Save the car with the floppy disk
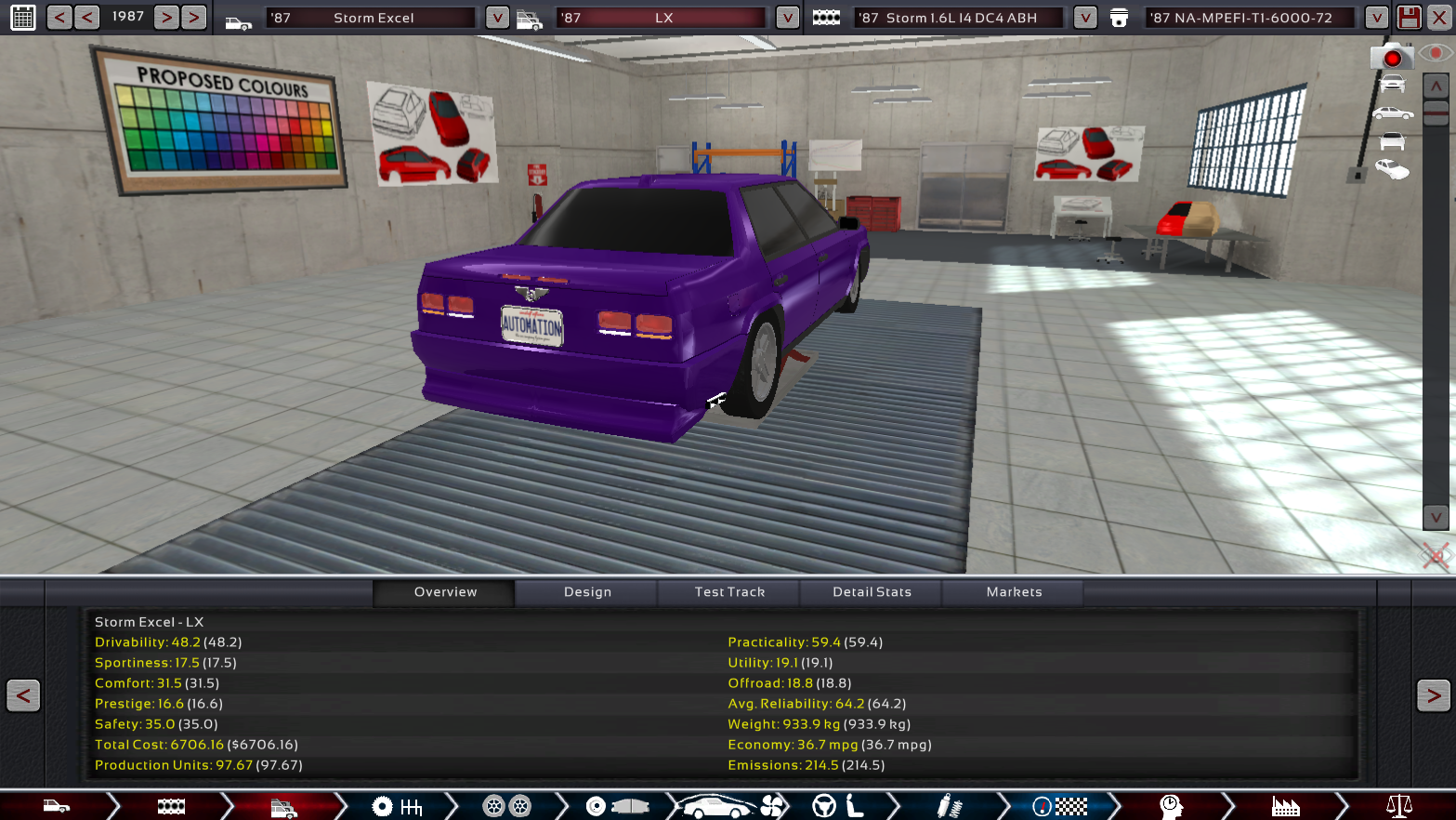The image size is (1456, 820). point(1409,18)
